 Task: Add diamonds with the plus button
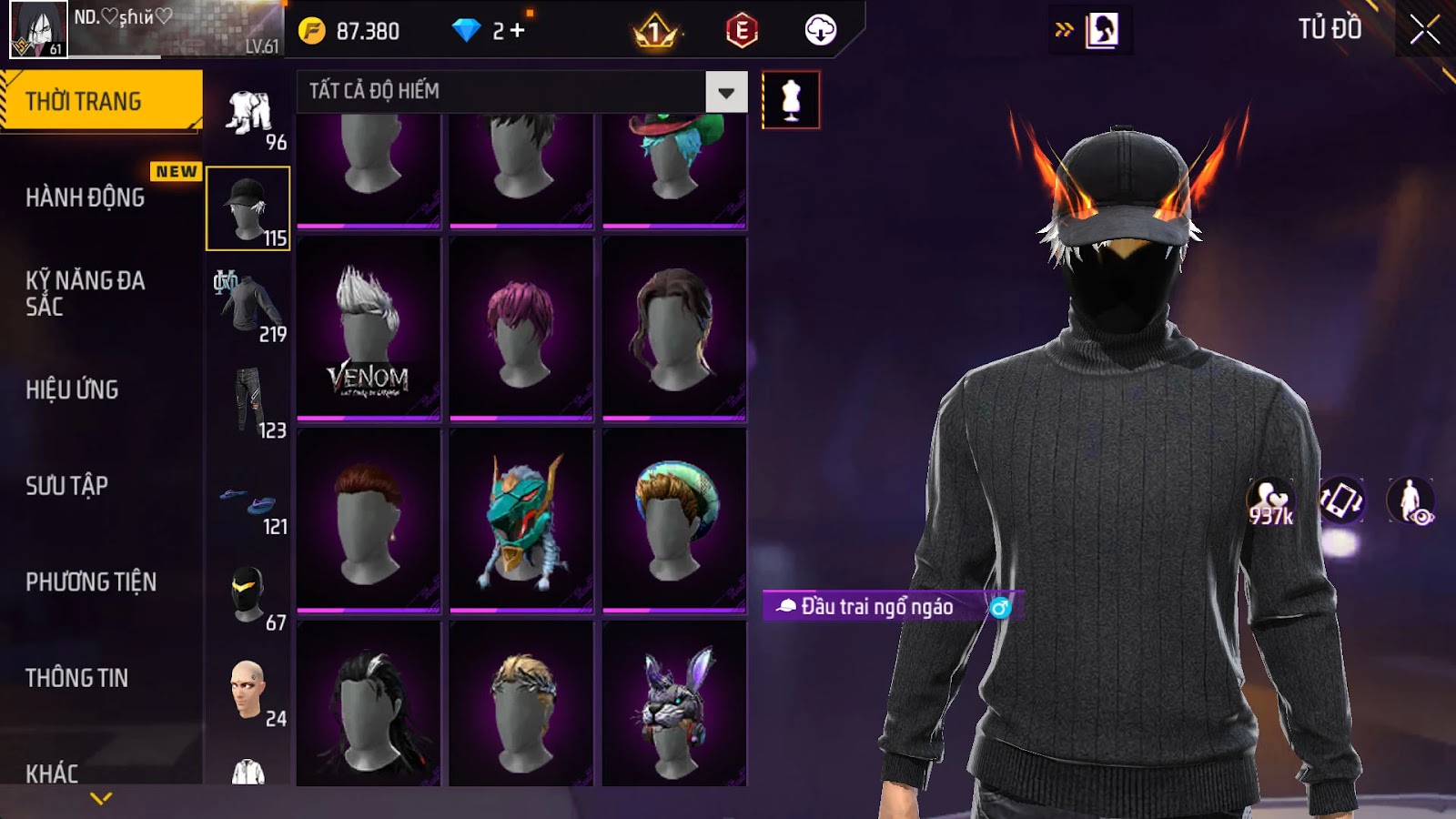(518, 31)
